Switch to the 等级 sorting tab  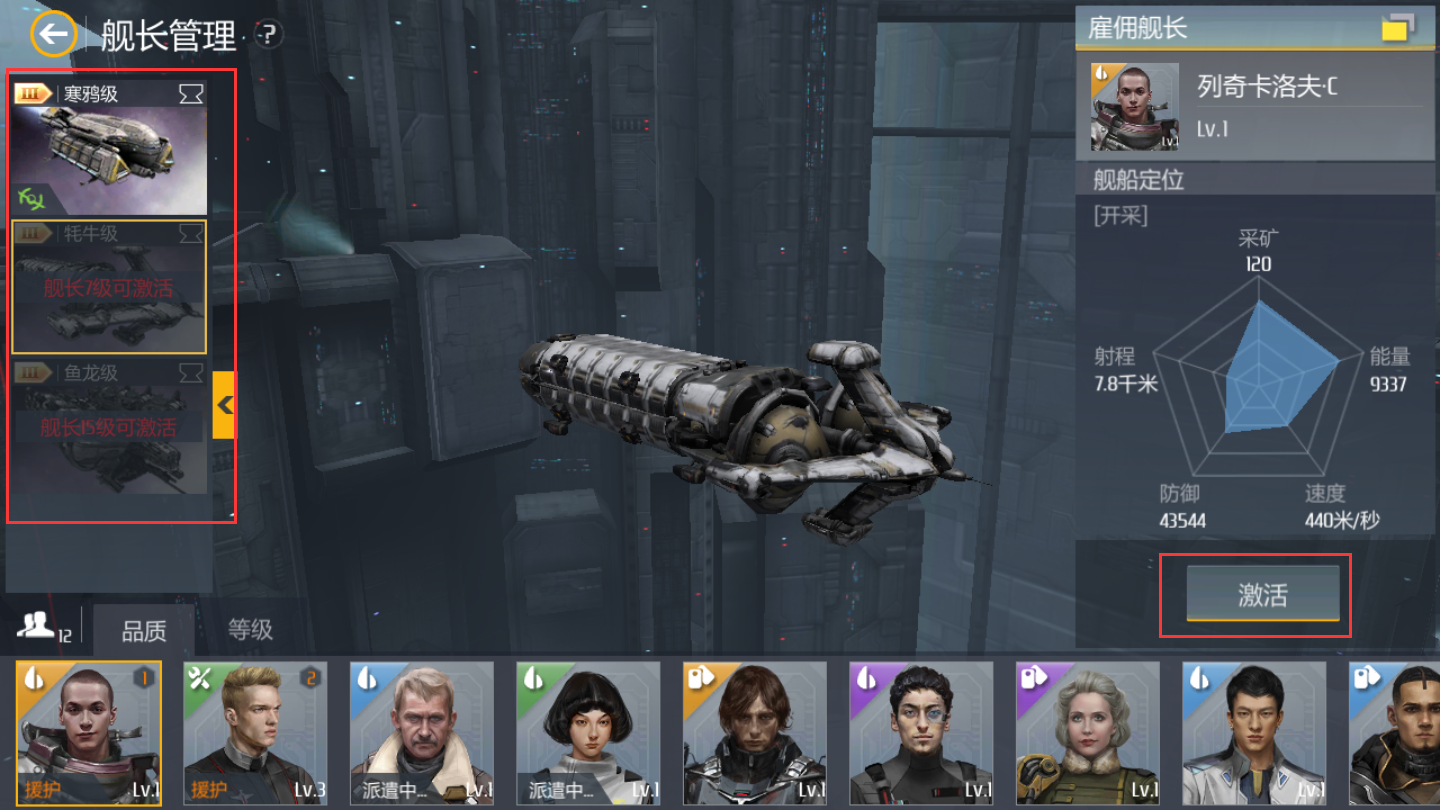click(x=250, y=630)
